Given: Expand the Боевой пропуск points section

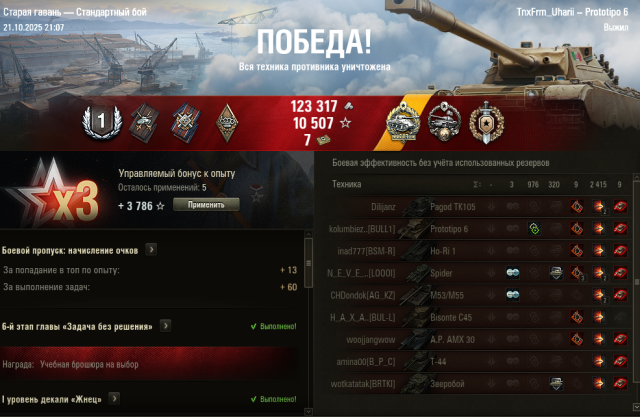Looking at the screenshot, I should coord(151,249).
